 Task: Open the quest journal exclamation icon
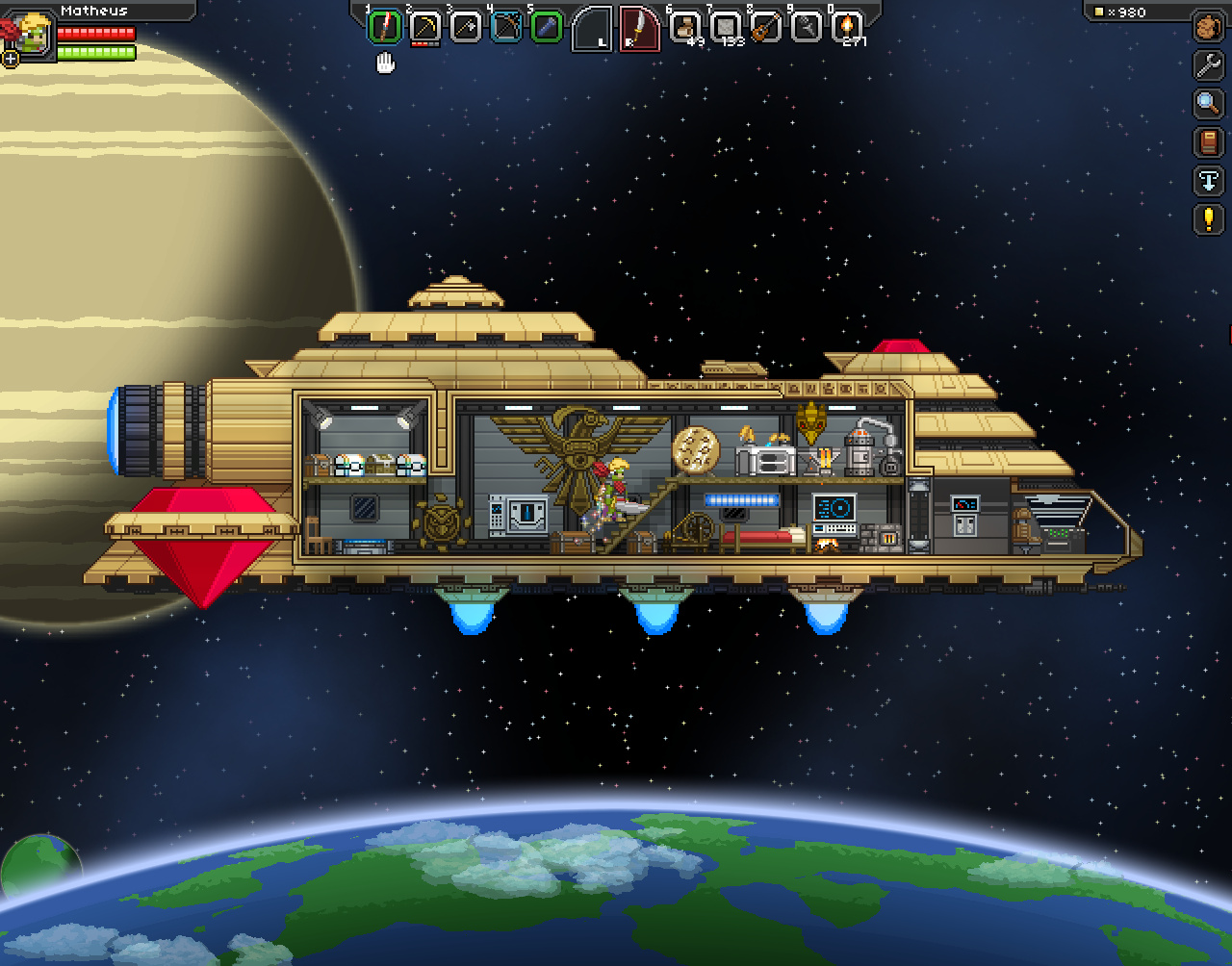point(1208,219)
